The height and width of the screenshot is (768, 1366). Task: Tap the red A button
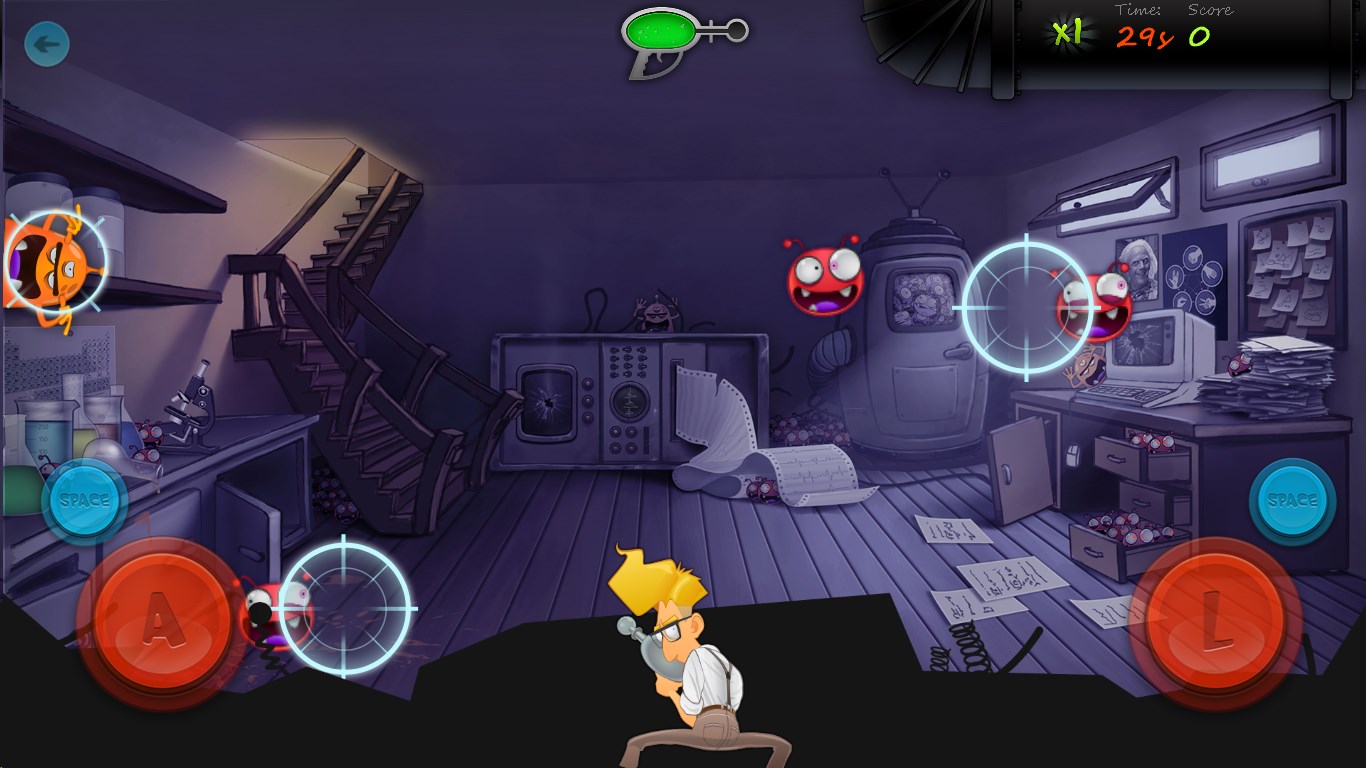click(x=160, y=616)
